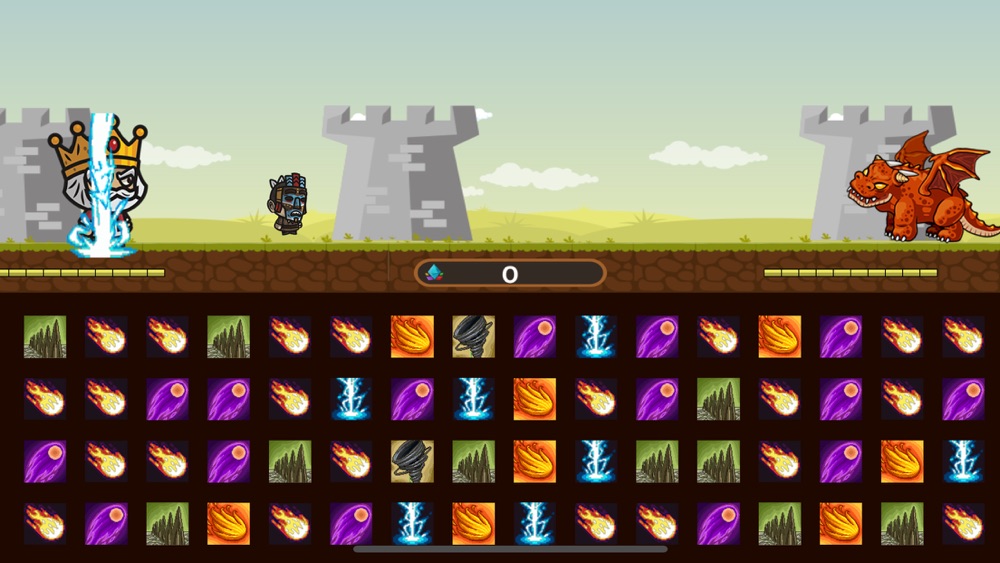Pick the tornado tile beside the rock spikes tile

coord(412,461)
